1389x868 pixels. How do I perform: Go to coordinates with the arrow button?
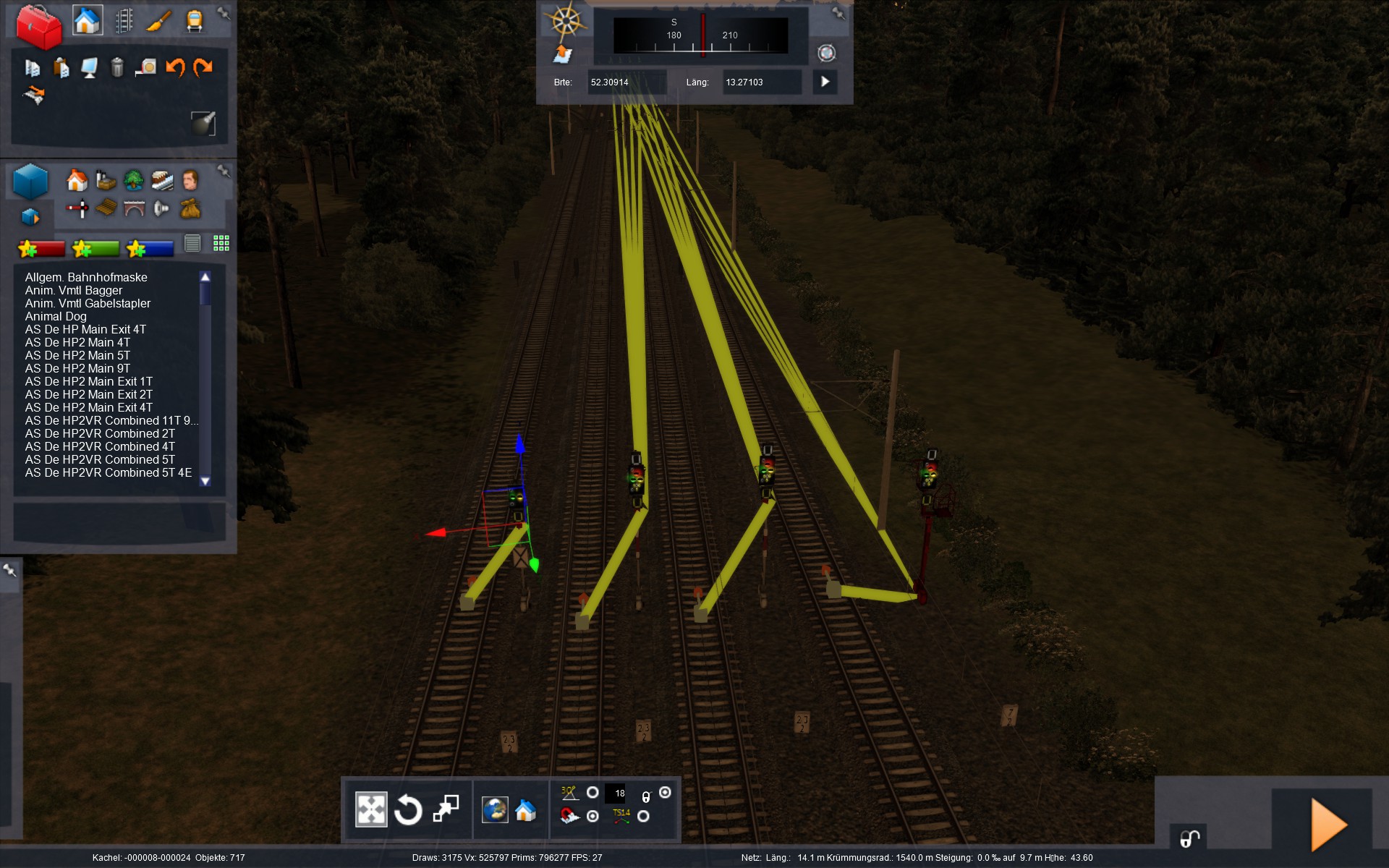(825, 82)
